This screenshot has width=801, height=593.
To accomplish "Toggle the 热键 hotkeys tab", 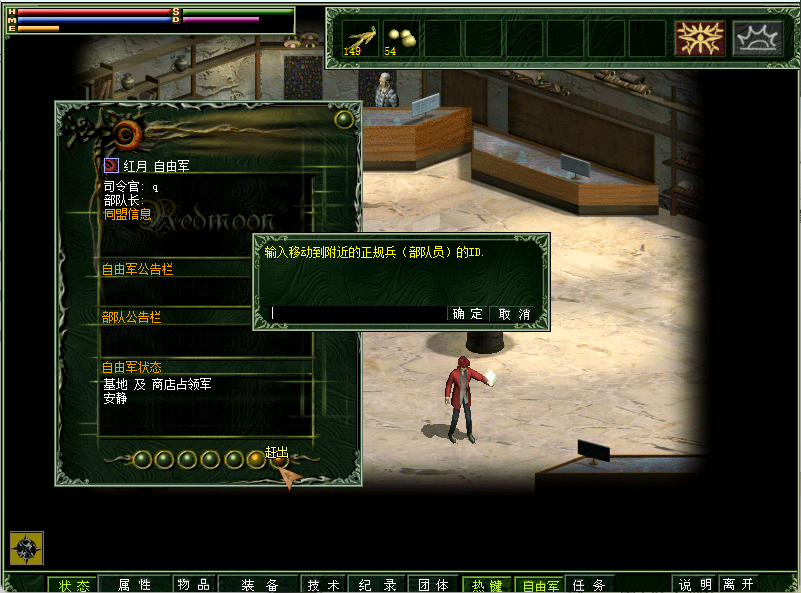I will [487, 585].
